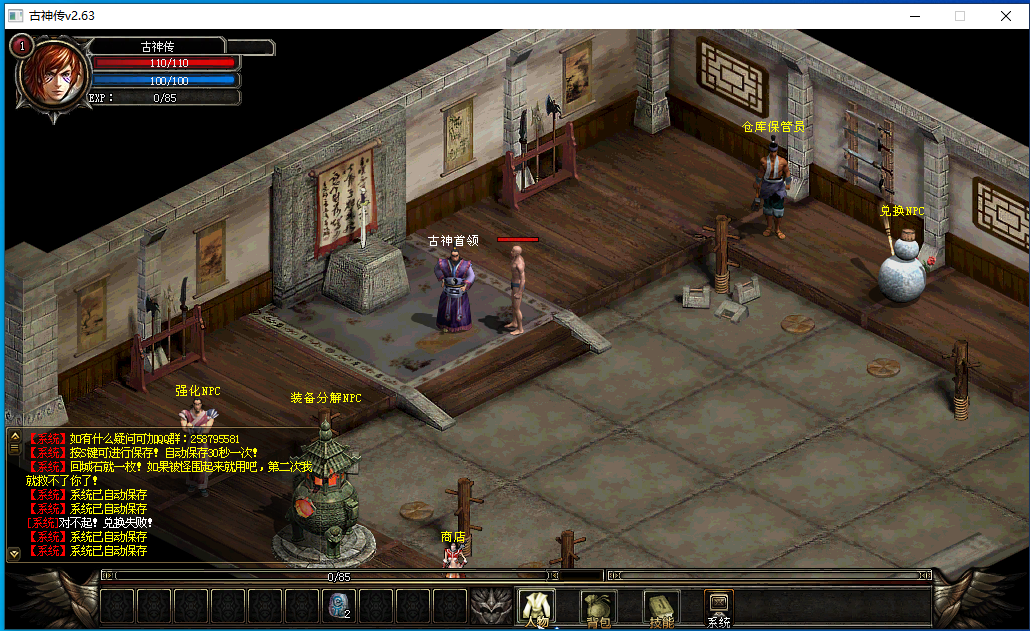The width and height of the screenshot is (1030, 631).
Task: Open the 人物 character panel
Action: [535, 607]
